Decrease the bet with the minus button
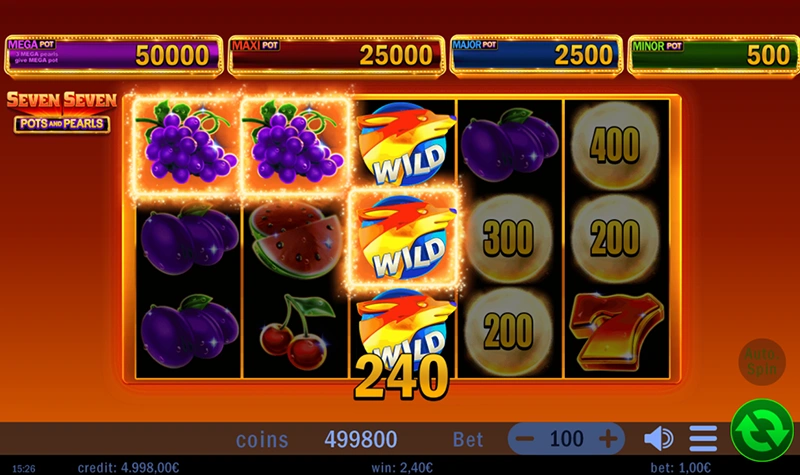The image size is (800, 475). tap(526, 438)
